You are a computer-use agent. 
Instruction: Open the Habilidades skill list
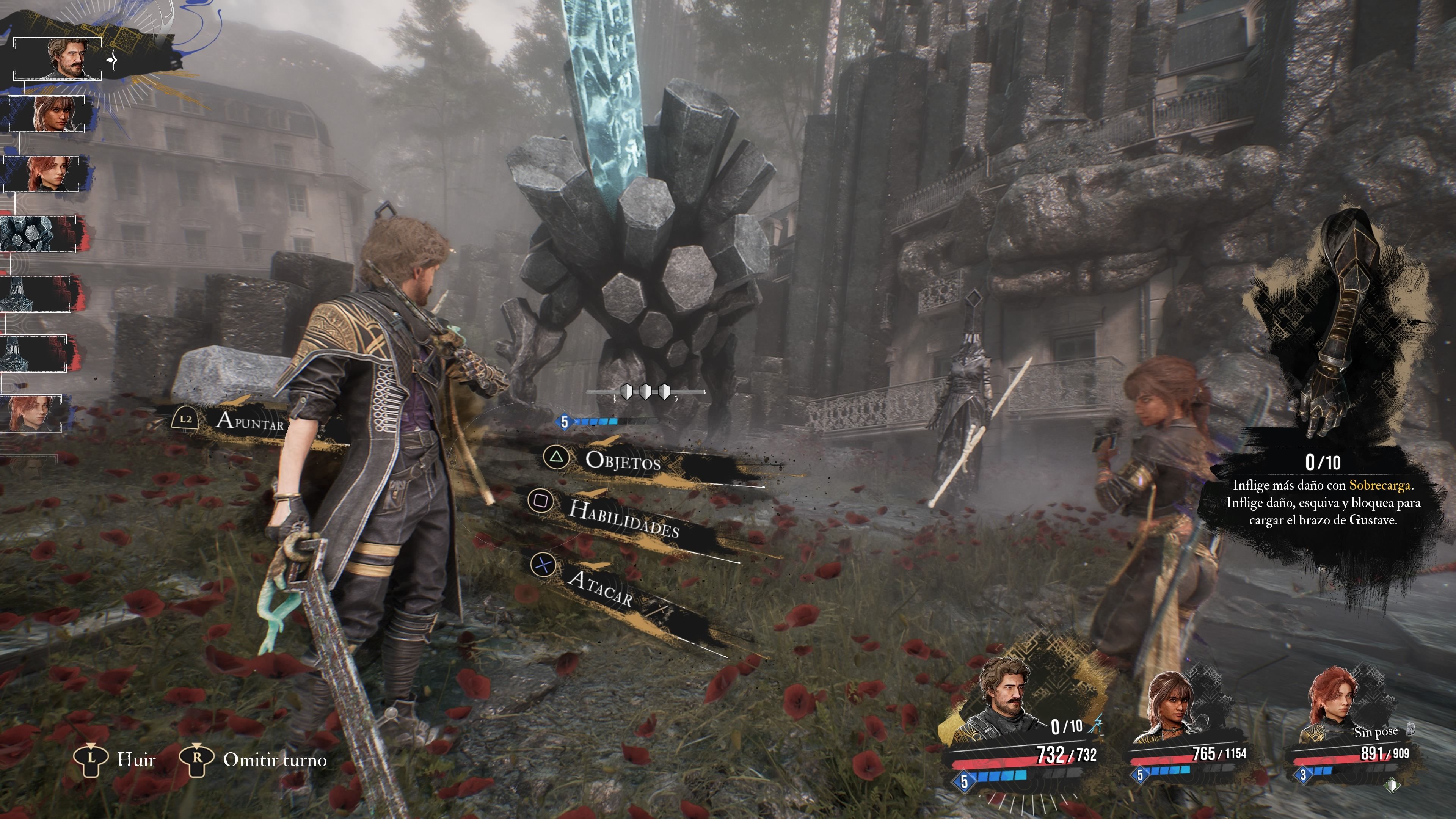tap(623, 518)
